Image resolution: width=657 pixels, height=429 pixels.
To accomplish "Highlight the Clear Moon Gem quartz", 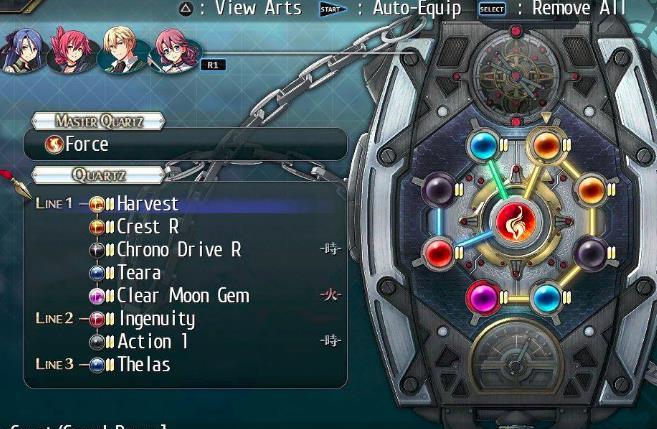I will point(182,295).
